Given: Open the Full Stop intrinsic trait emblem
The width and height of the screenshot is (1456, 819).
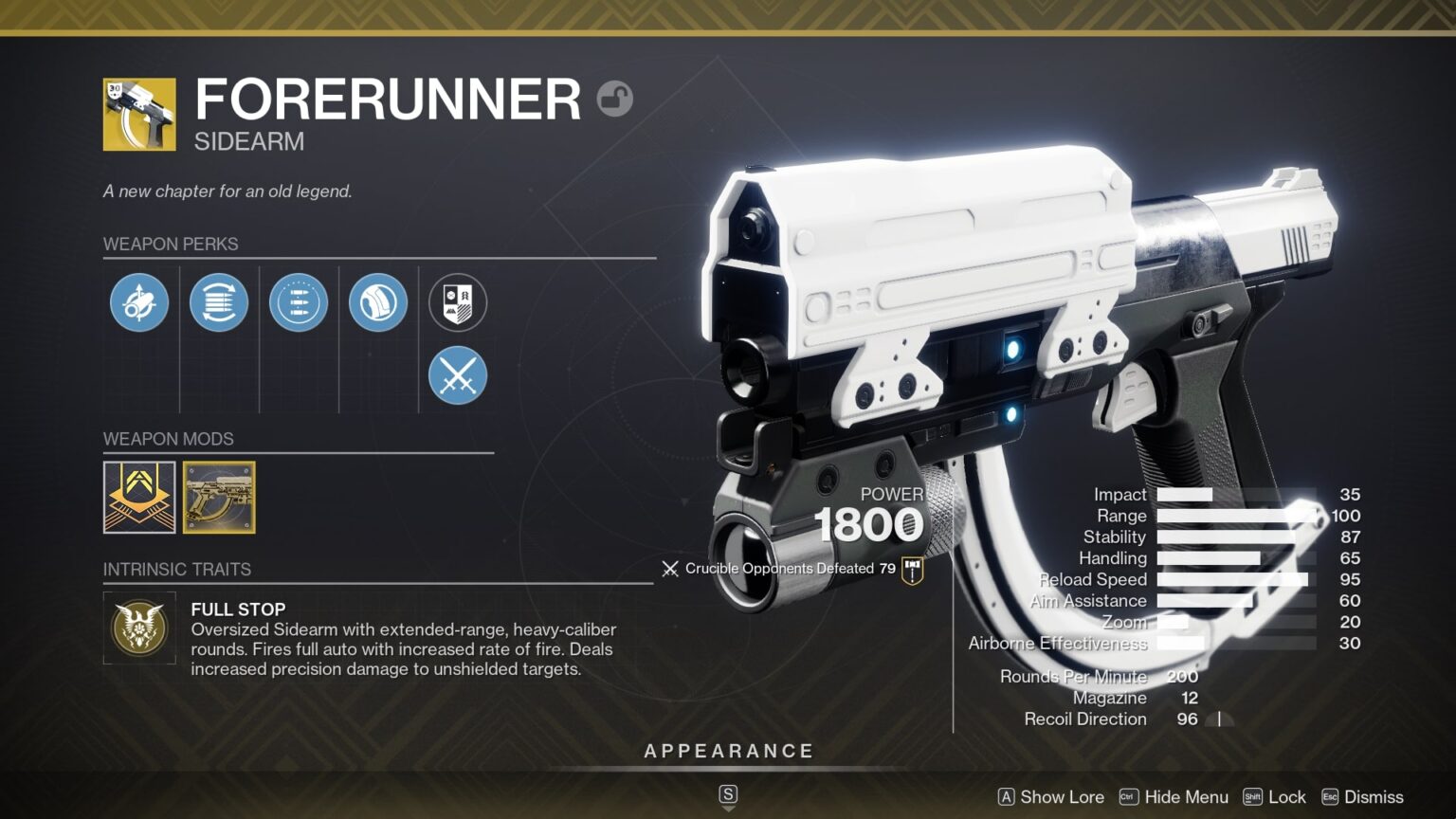Looking at the screenshot, I should click(139, 628).
